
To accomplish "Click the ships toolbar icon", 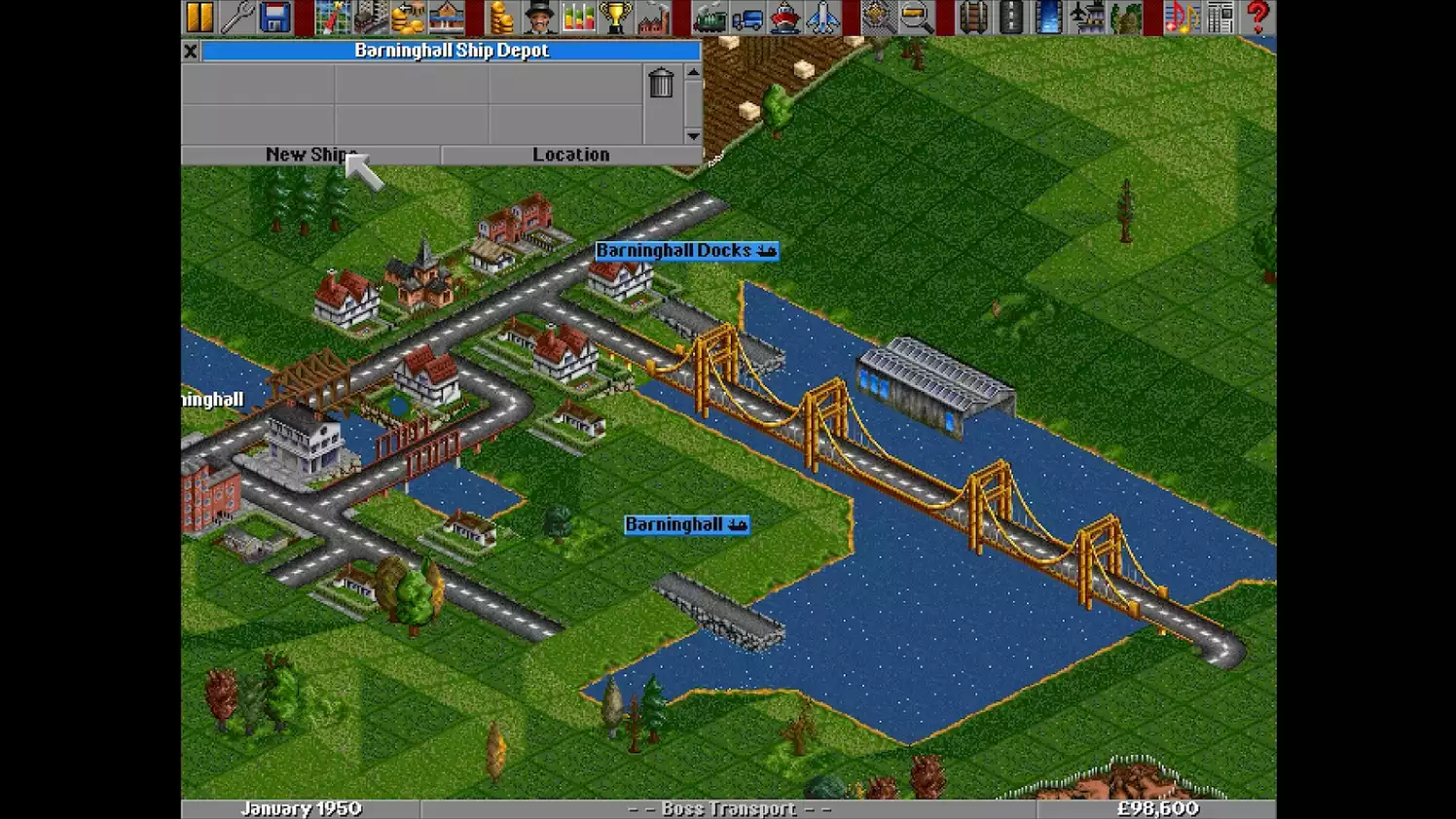I will (785, 16).
